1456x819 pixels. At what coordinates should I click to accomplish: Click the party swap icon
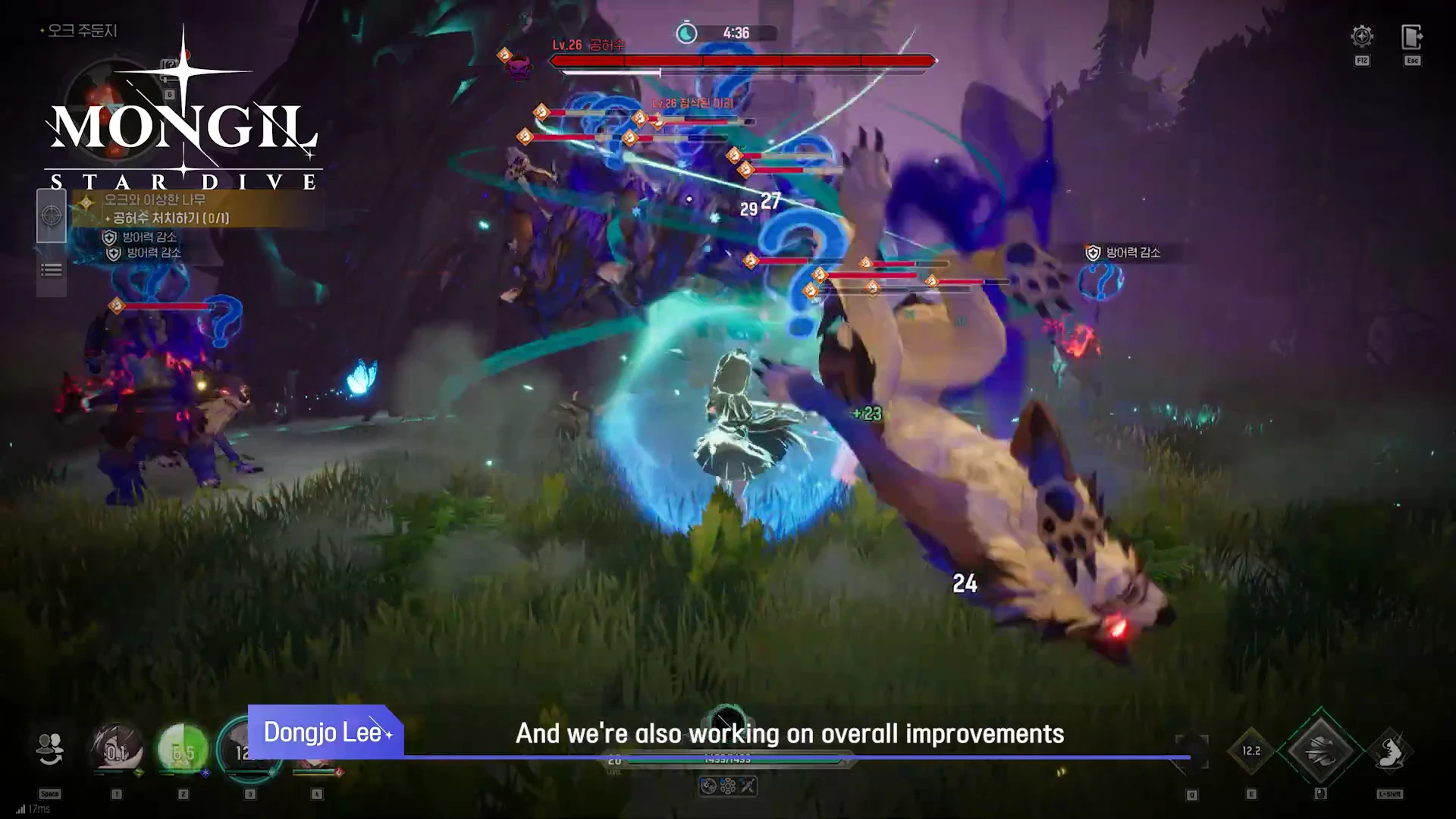[50, 749]
